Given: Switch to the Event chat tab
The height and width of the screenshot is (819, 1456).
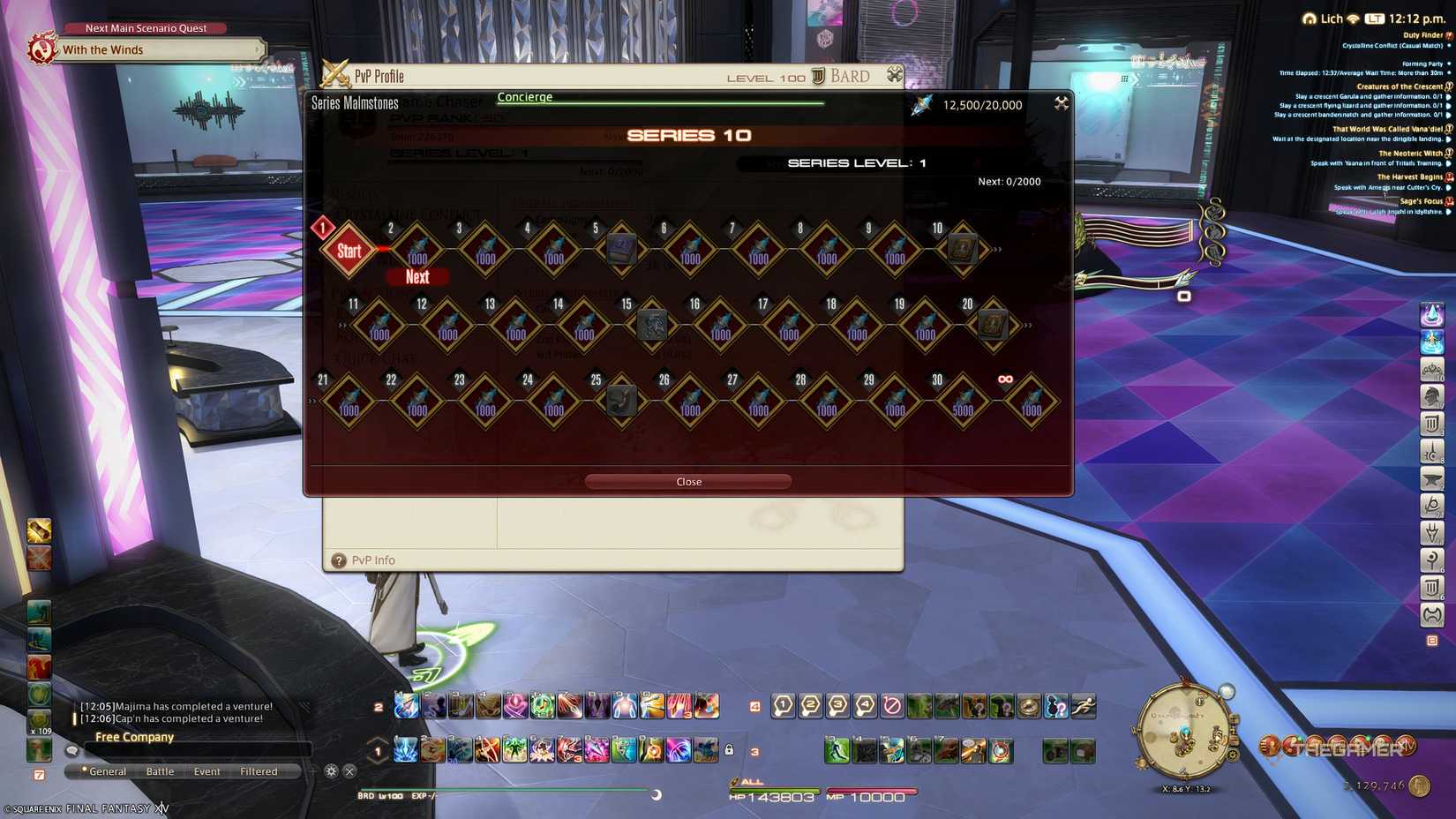Looking at the screenshot, I should [x=206, y=770].
